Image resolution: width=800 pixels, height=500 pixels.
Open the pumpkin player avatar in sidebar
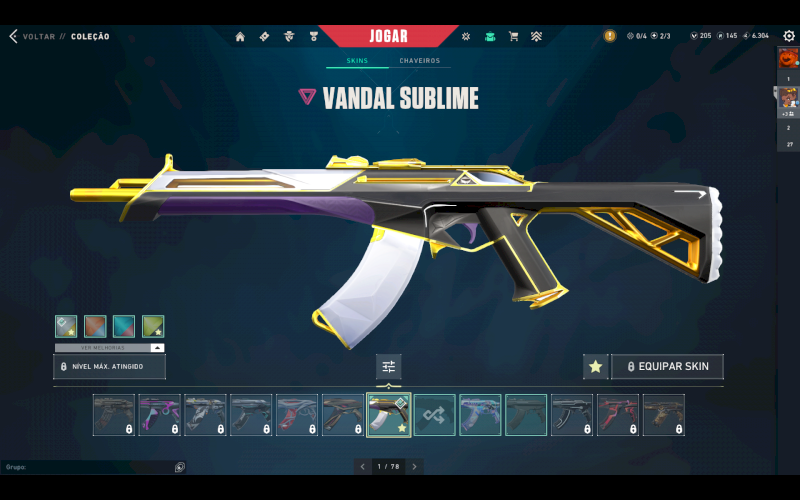coord(789,57)
